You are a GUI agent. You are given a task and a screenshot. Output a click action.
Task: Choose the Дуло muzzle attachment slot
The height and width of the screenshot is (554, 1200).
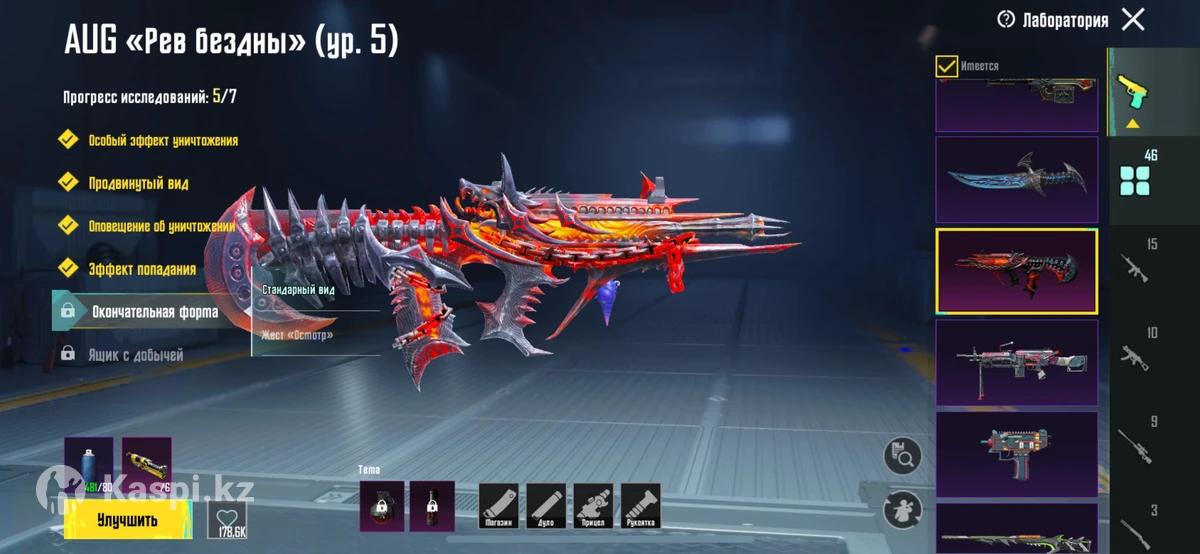coord(546,507)
